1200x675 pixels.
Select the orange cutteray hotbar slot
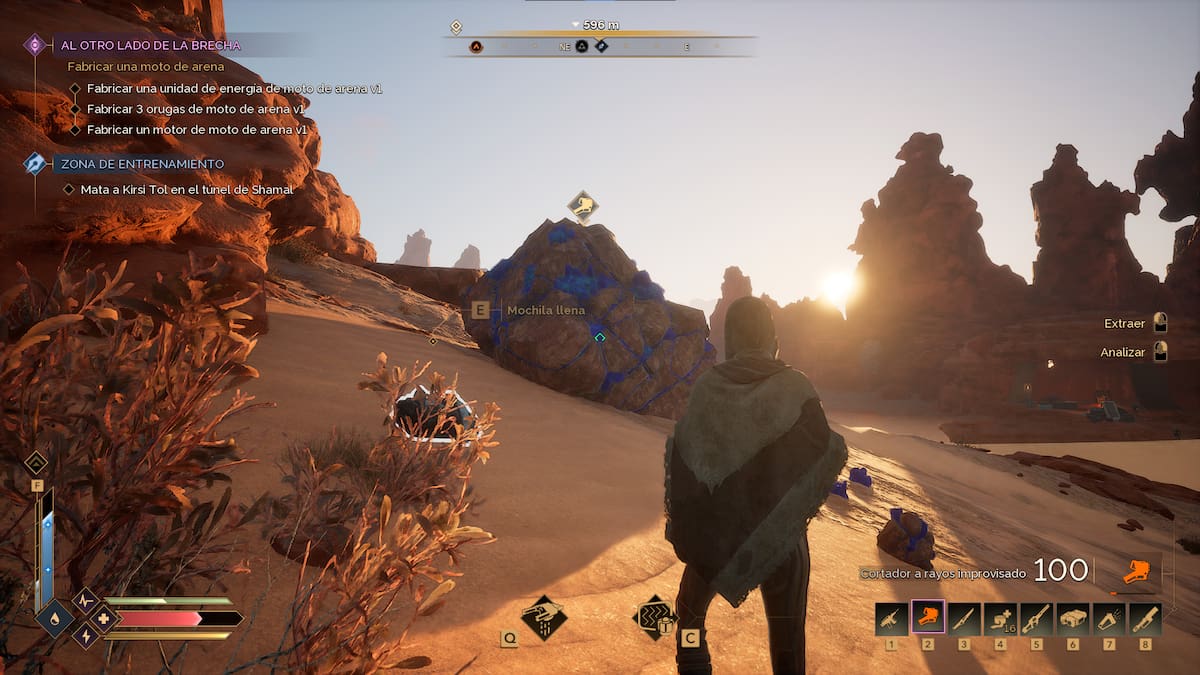pos(929,619)
